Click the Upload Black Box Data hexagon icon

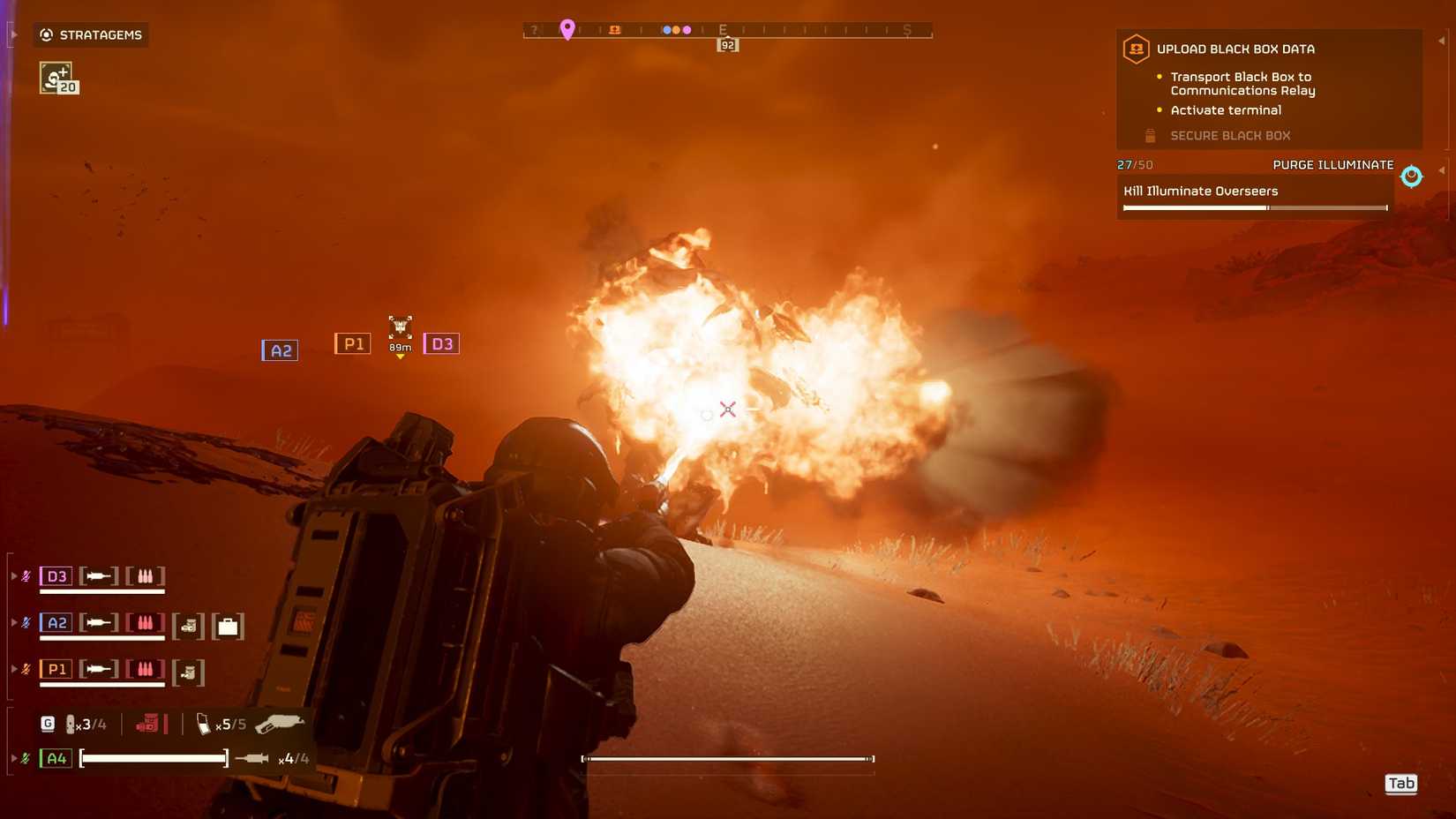[1136, 50]
